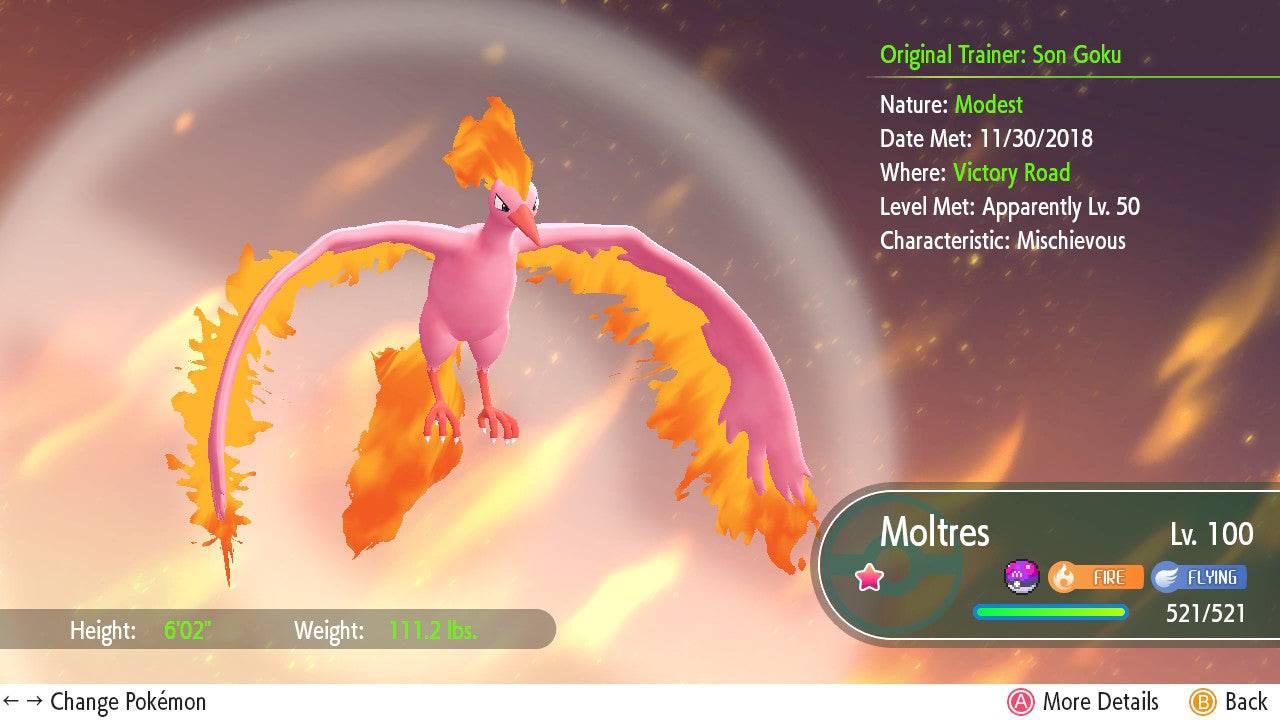Click the Fire type badge
The image size is (1280, 720).
[x=1095, y=577]
